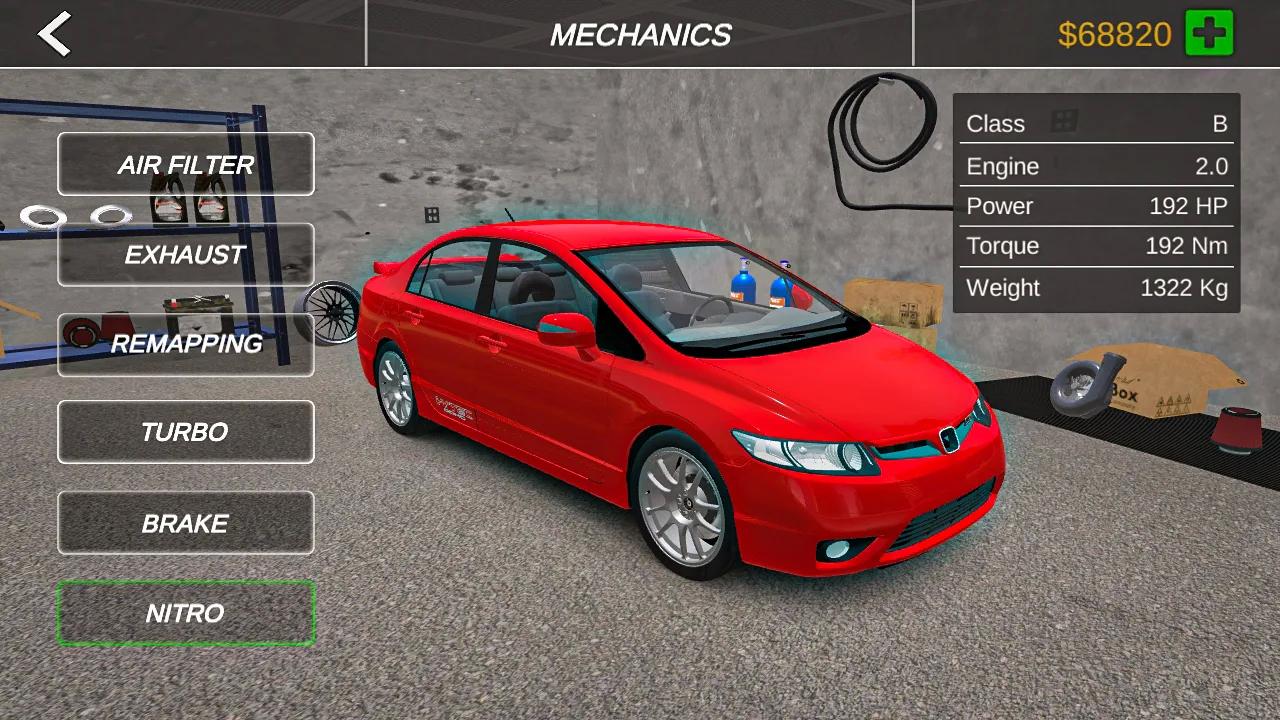
Task: Click the class grid icon beside Class B
Action: pos(1066,123)
